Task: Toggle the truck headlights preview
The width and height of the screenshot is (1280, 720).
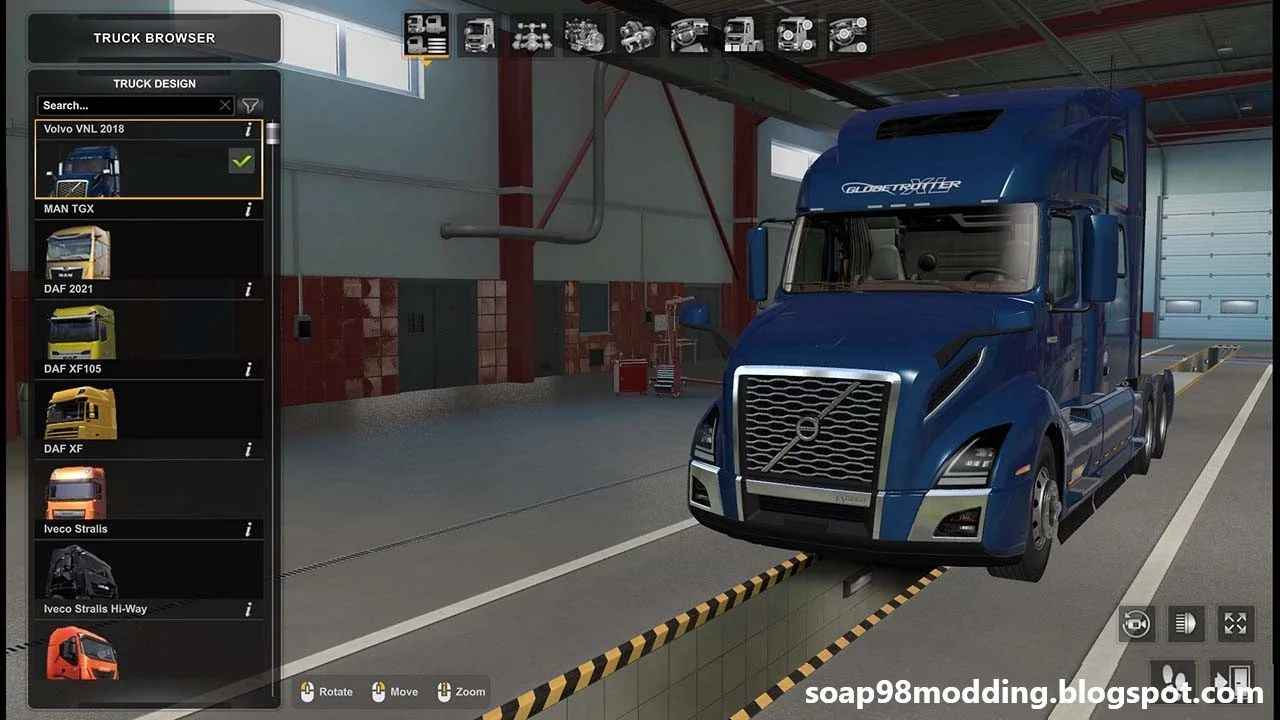Action: (1185, 623)
